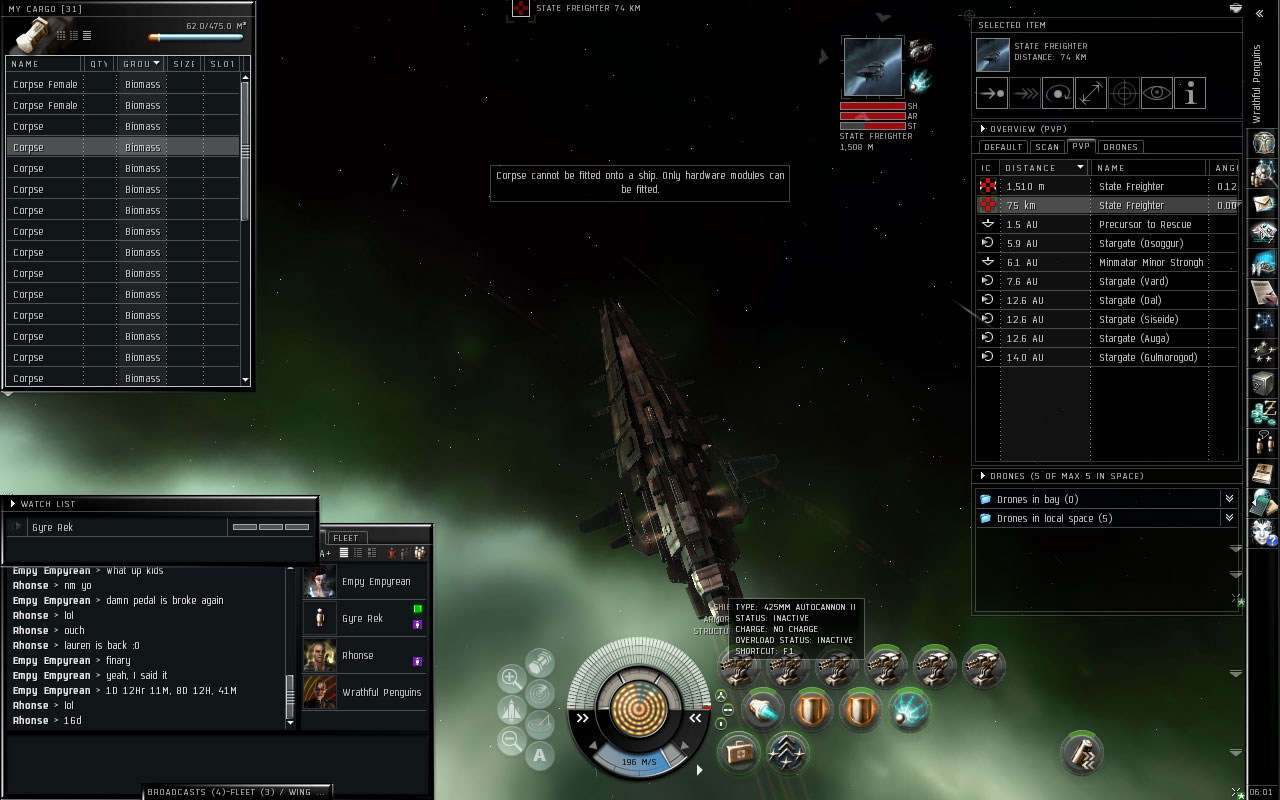This screenshot has width=1280, height=800.
Task: Open the Scan overview tab
Action: pyautogui.click(x=1047, y=147)
